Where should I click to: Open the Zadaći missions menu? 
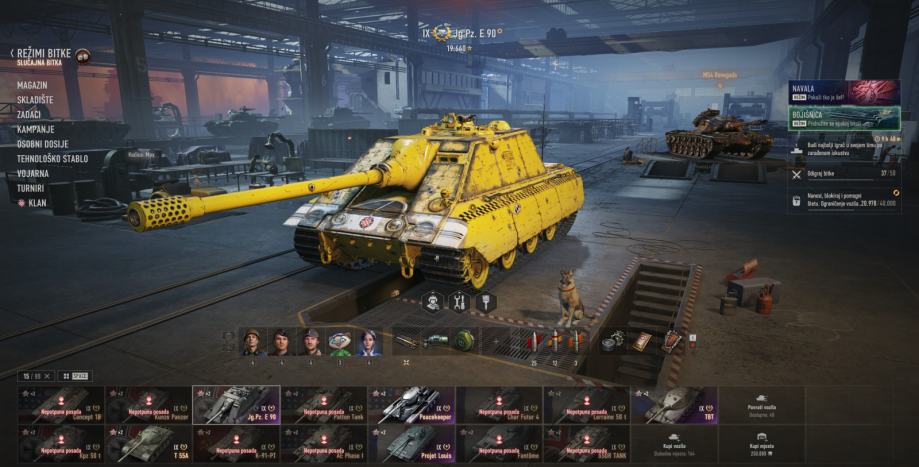click(28, 114)
